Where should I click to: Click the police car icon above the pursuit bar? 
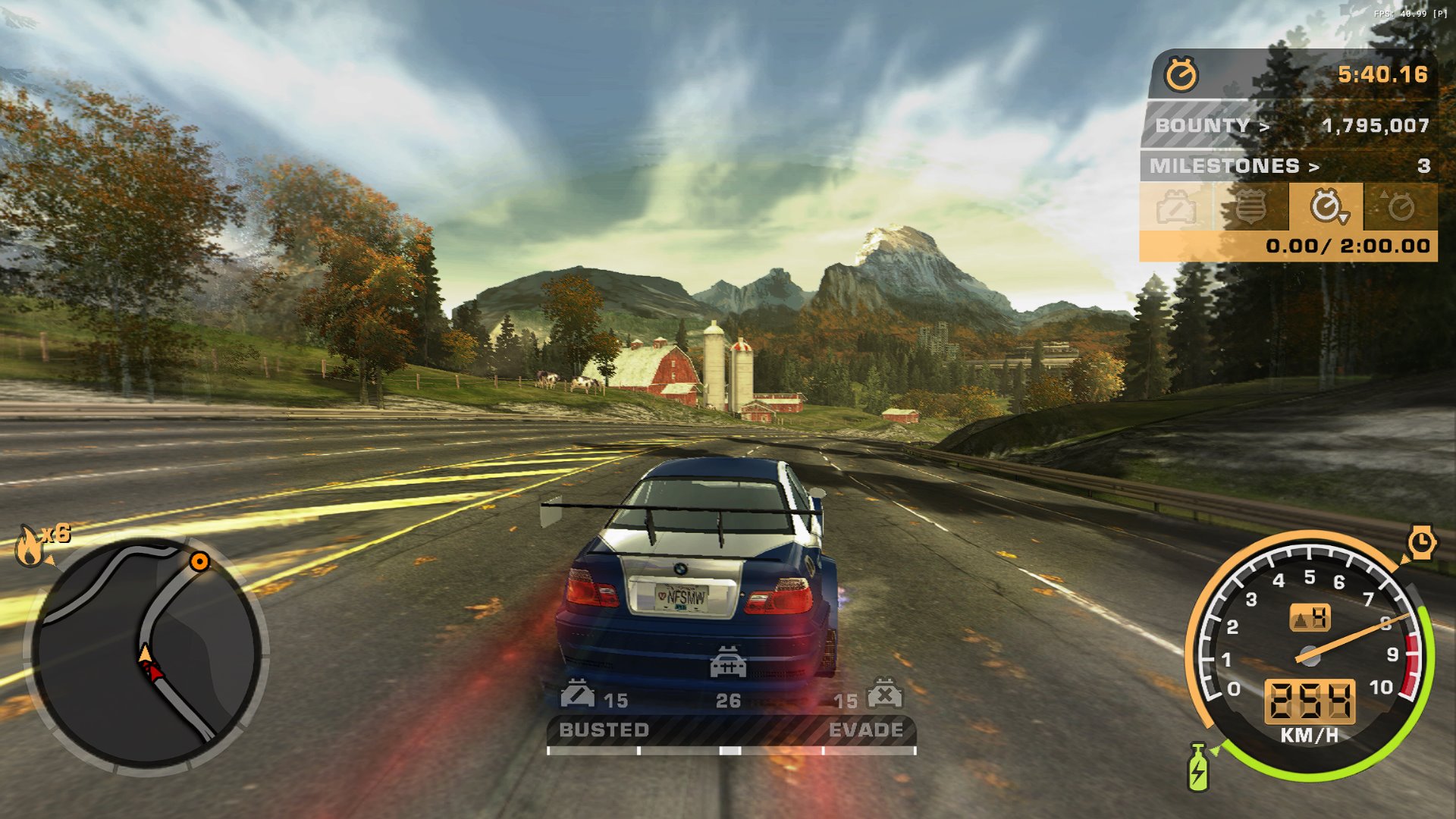(x=728, y=662)
